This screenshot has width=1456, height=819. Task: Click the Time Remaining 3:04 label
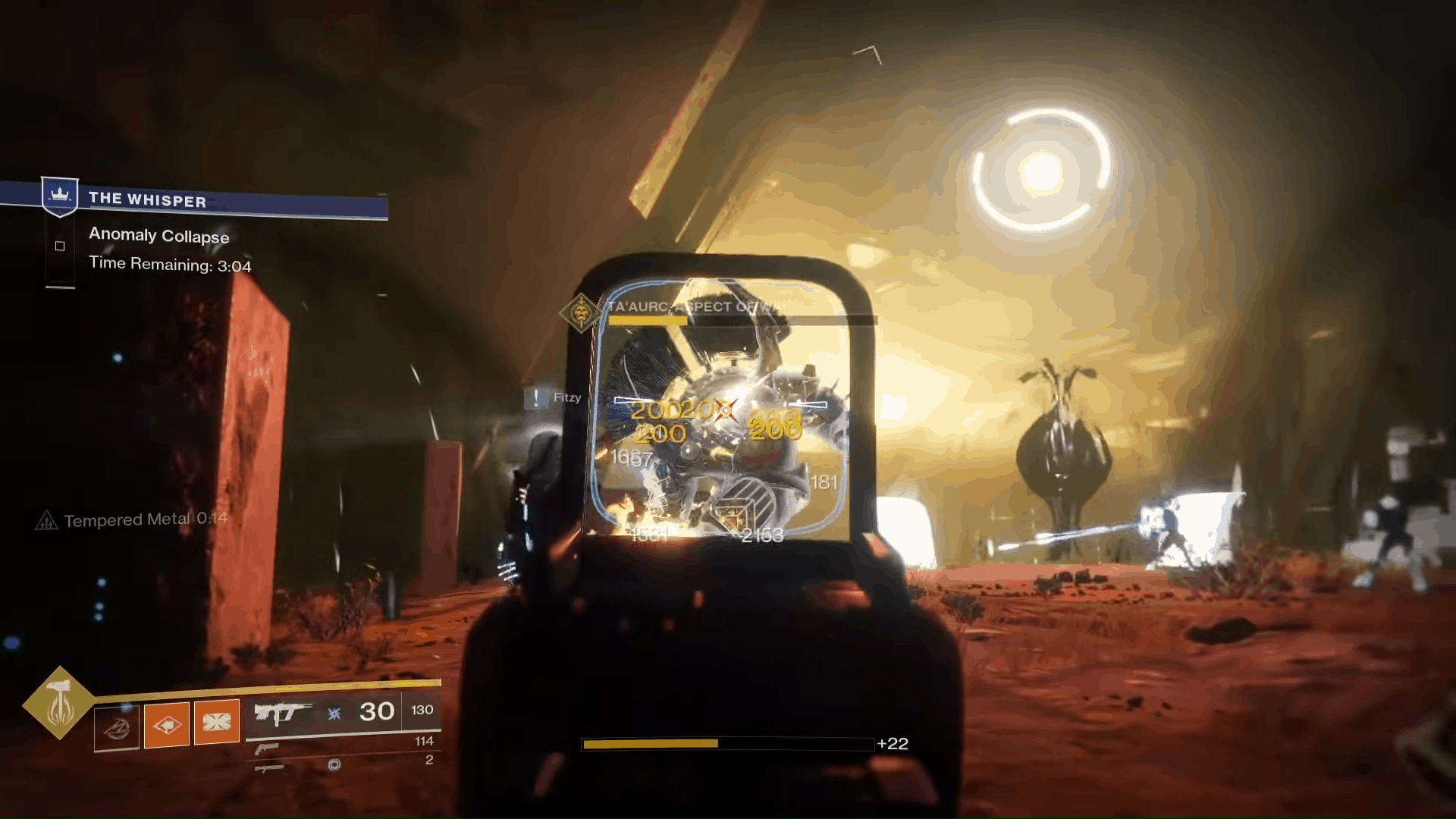pos(171,265)
